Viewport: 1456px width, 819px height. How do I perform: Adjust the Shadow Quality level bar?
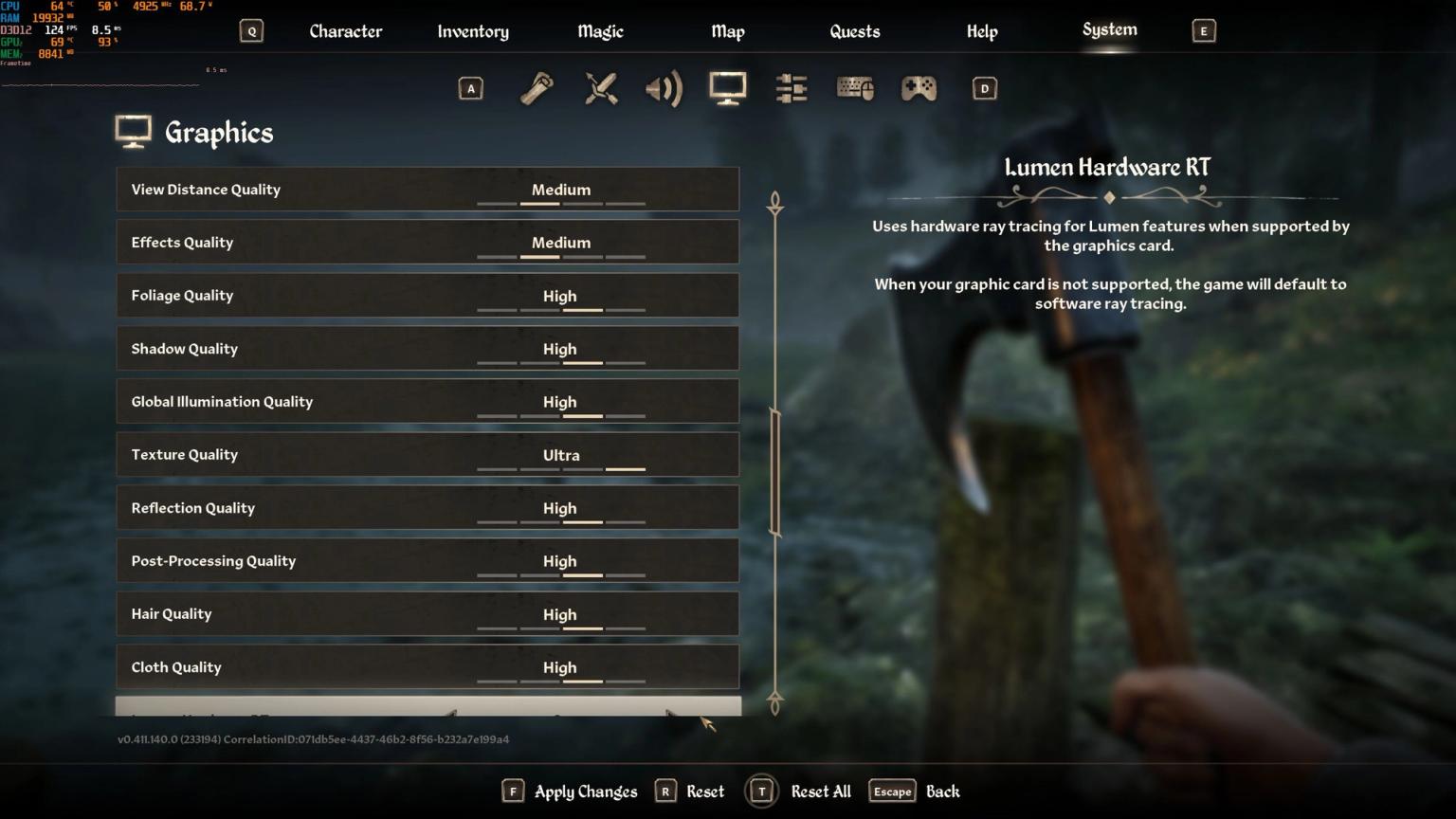(x=560, y=362)
